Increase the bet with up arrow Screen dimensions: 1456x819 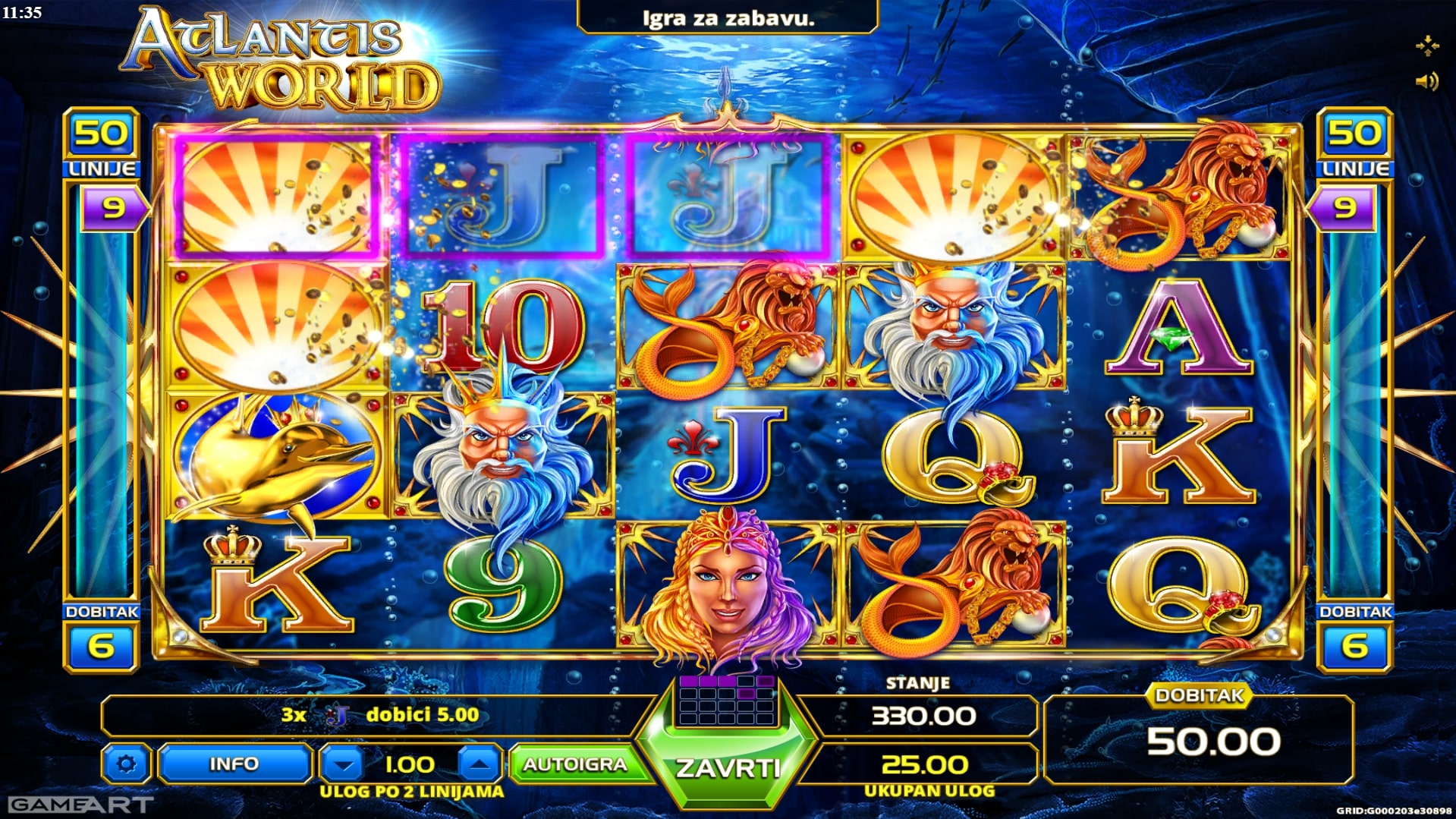pos(479,764)
